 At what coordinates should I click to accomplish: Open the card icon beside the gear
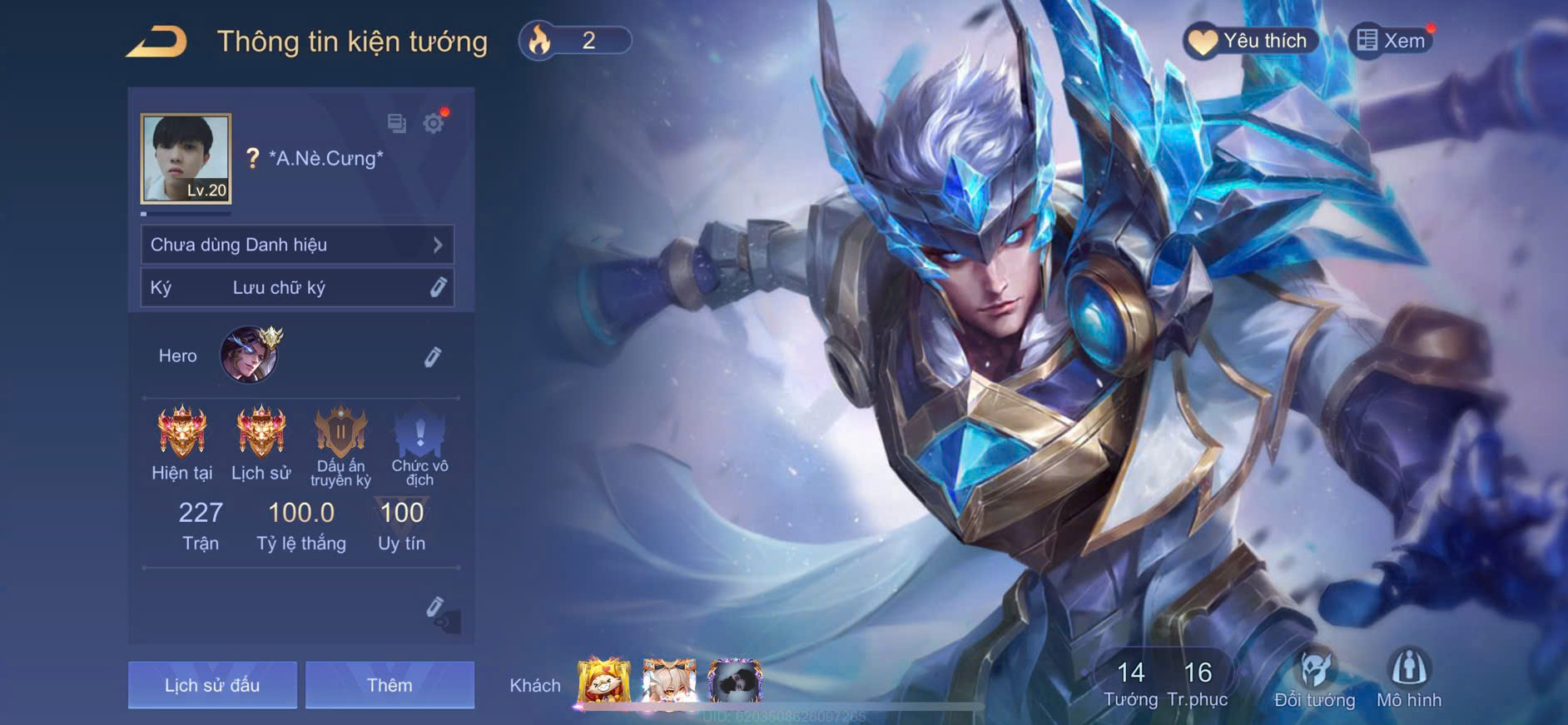[x=397, y=124]
